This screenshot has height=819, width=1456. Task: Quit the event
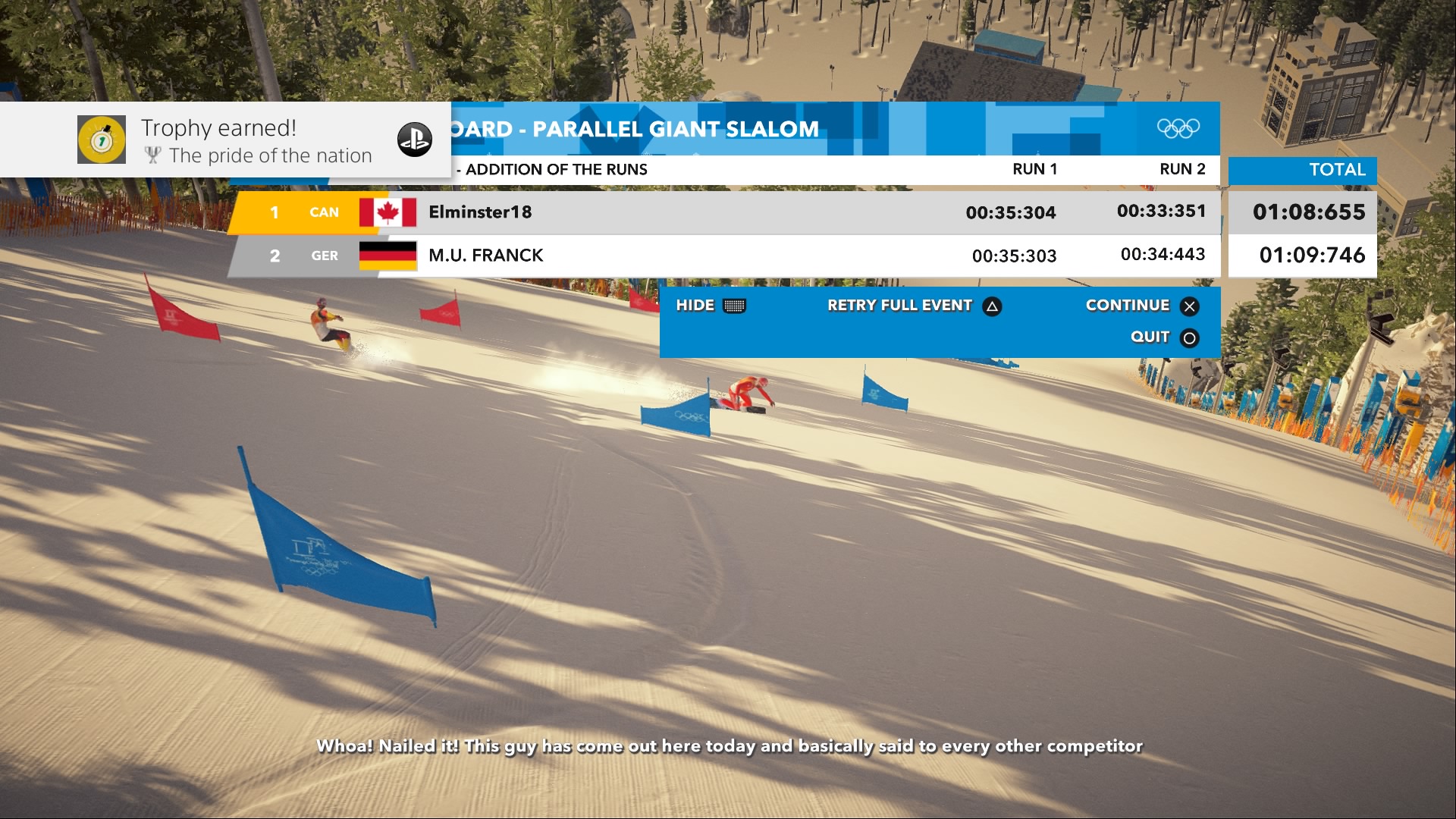point(1164,337)
